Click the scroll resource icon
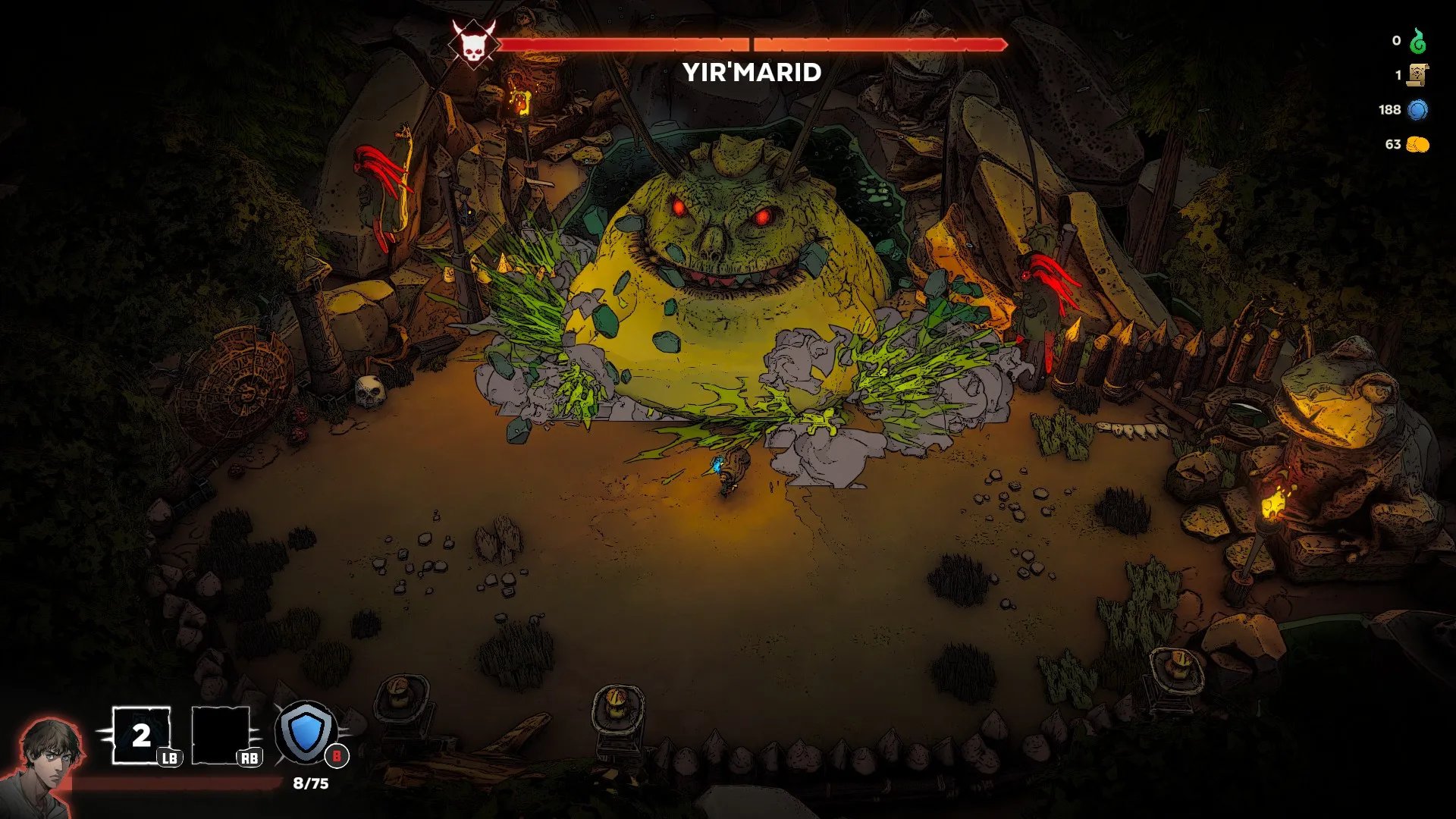Viewport: 1456px width, 819px height. point(1417,75)
